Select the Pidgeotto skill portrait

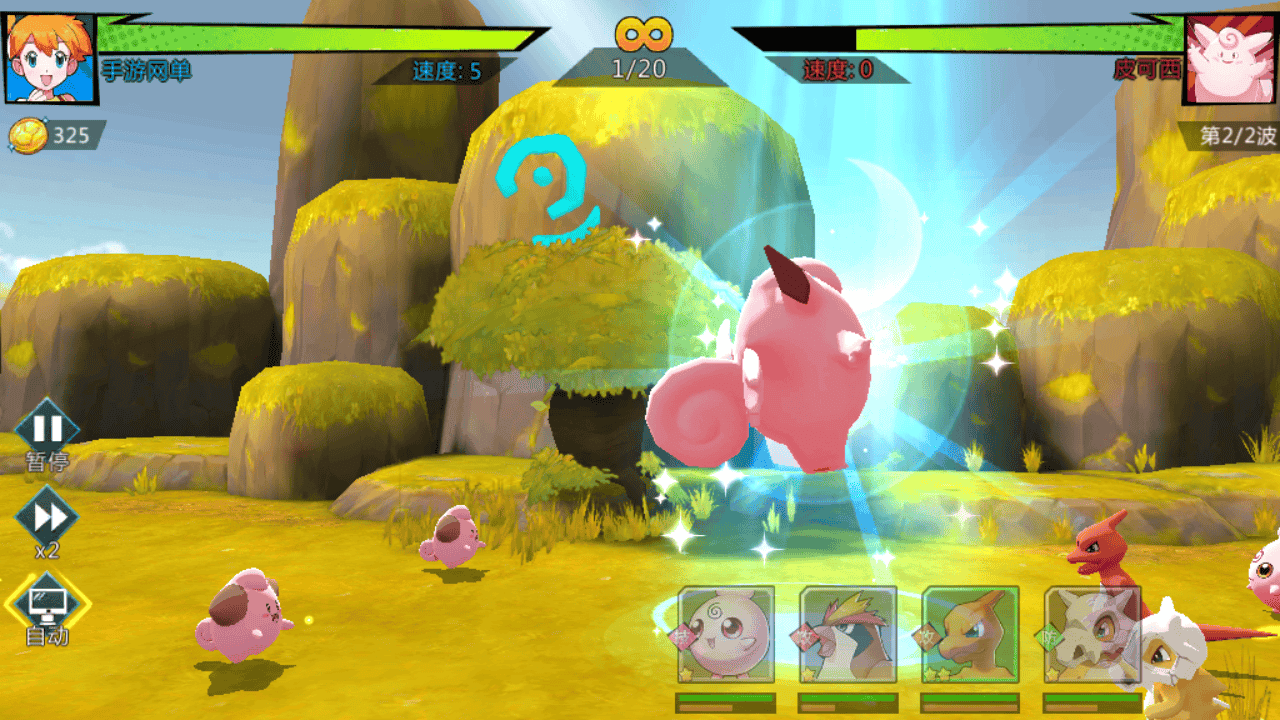(848, 634)
